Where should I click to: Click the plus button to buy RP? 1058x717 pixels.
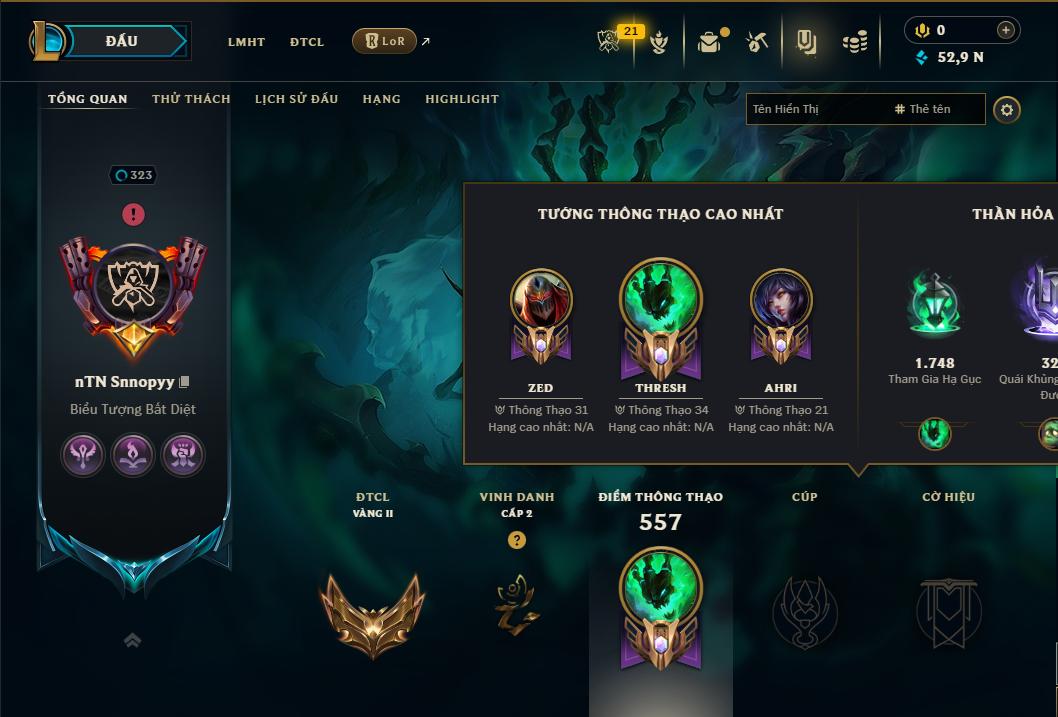(1006, 30)
